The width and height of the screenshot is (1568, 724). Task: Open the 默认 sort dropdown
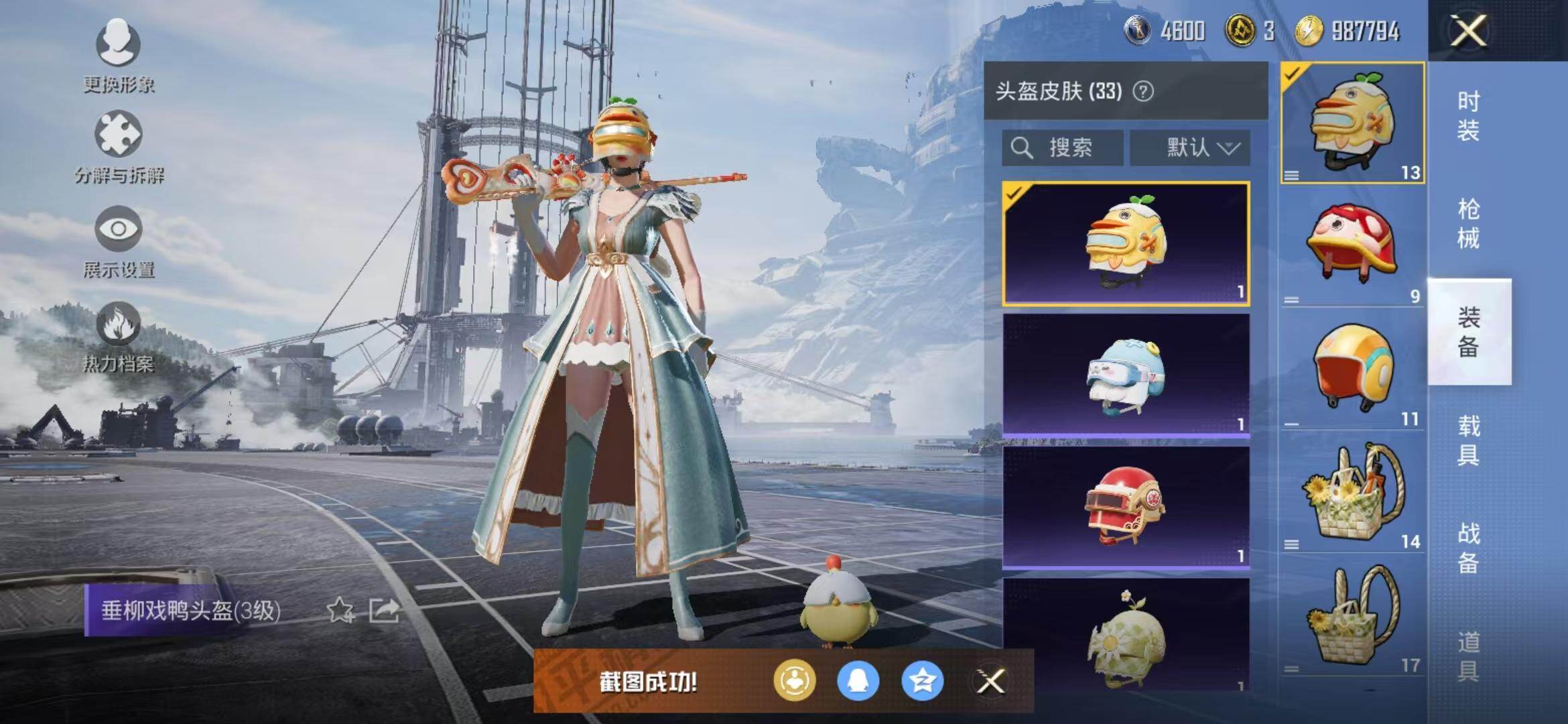1190,147
